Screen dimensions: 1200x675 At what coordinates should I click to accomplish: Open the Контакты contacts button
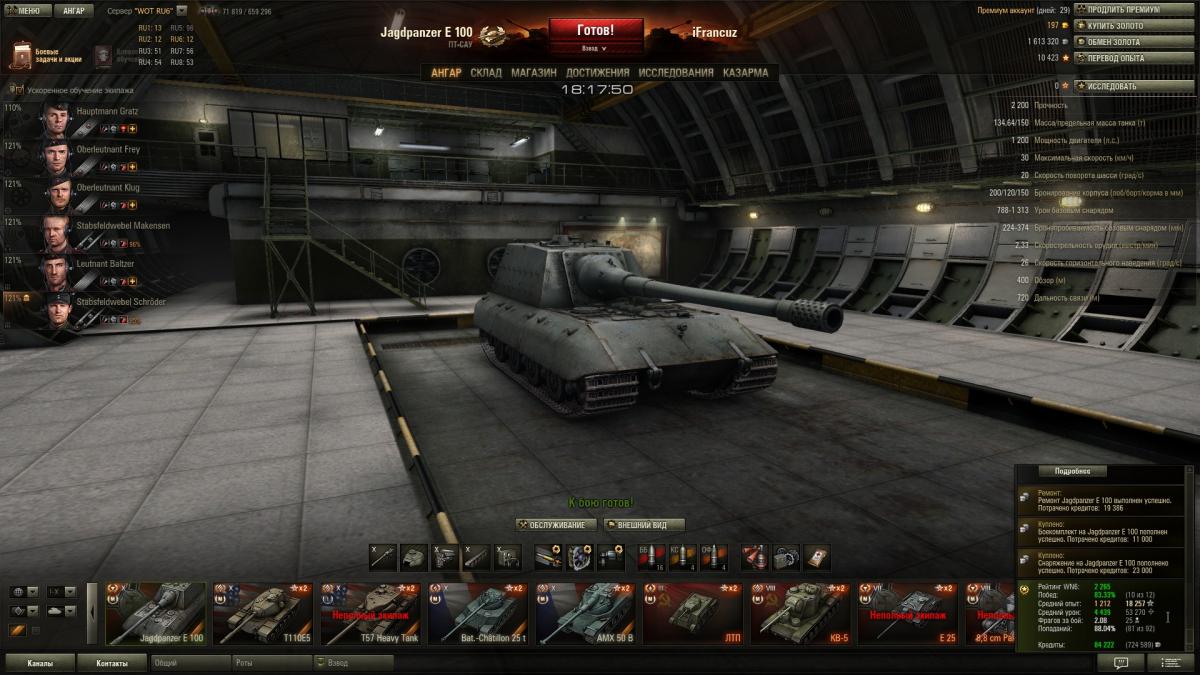pyautogui.click(x=112, y=663)
